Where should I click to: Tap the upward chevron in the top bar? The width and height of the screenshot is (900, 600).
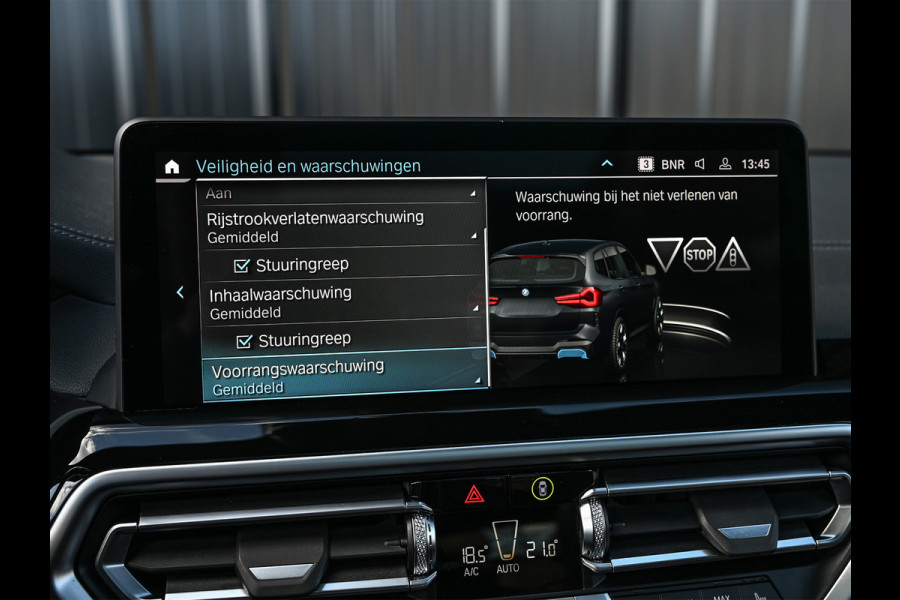pyautogui.click(x=606, y=164)
